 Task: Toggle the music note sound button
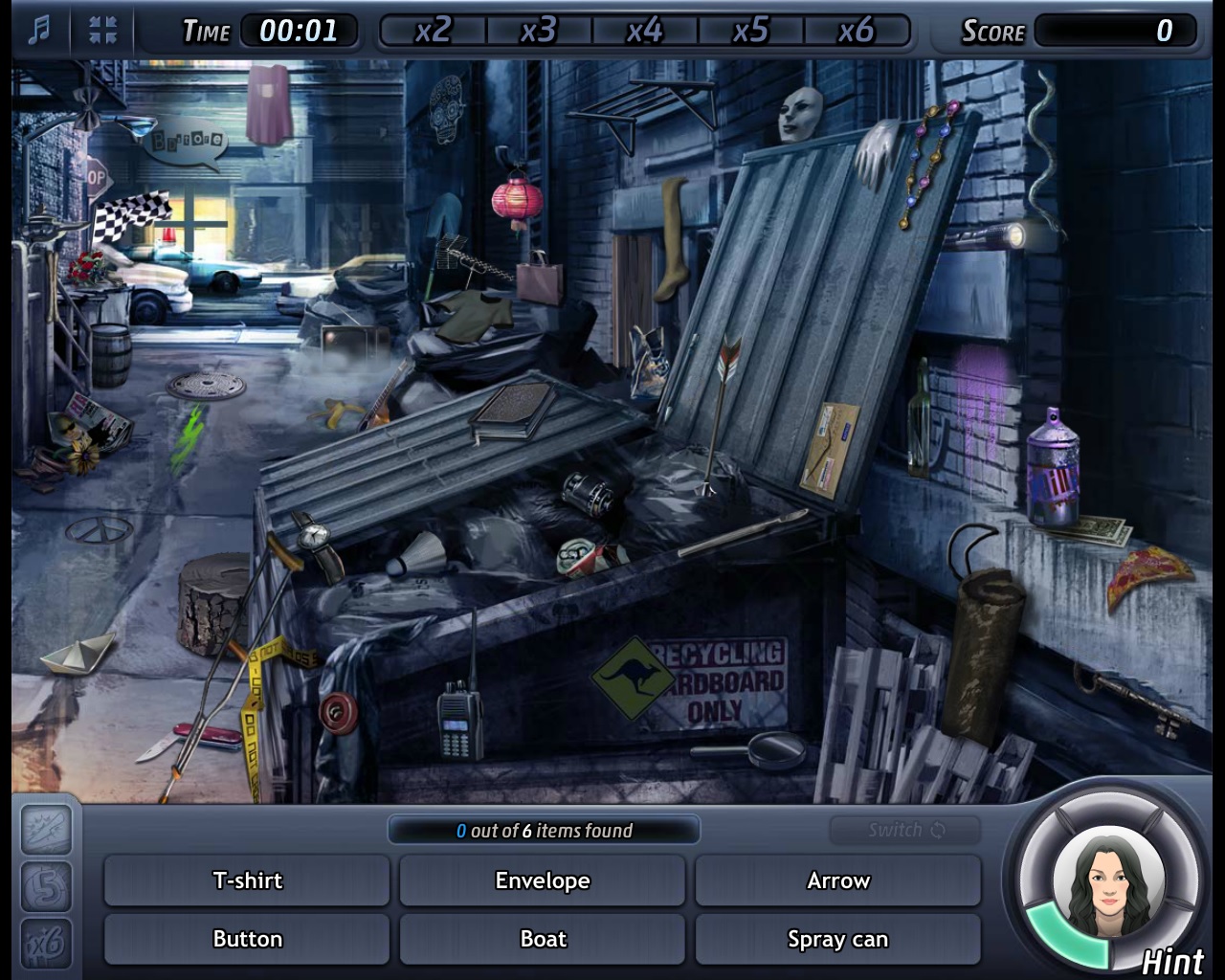pos(38,31)
